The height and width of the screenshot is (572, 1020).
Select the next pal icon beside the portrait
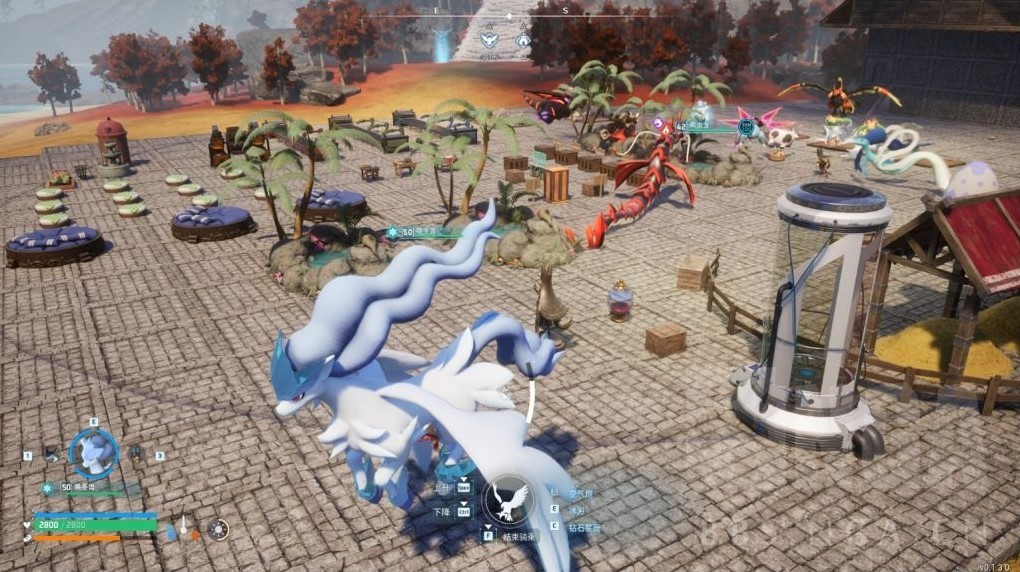pos(133,453)
